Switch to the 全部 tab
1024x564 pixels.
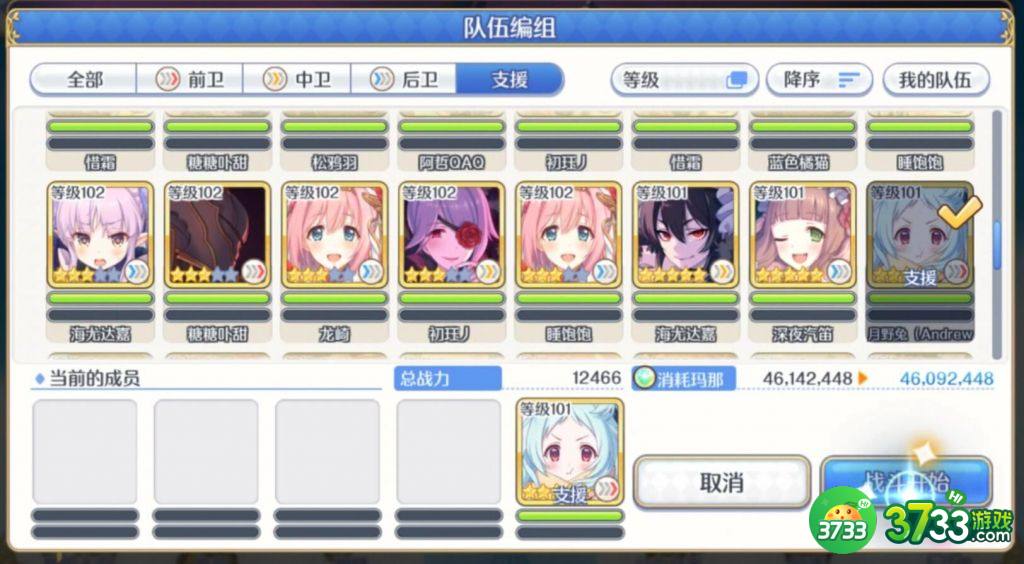(84, 79)
